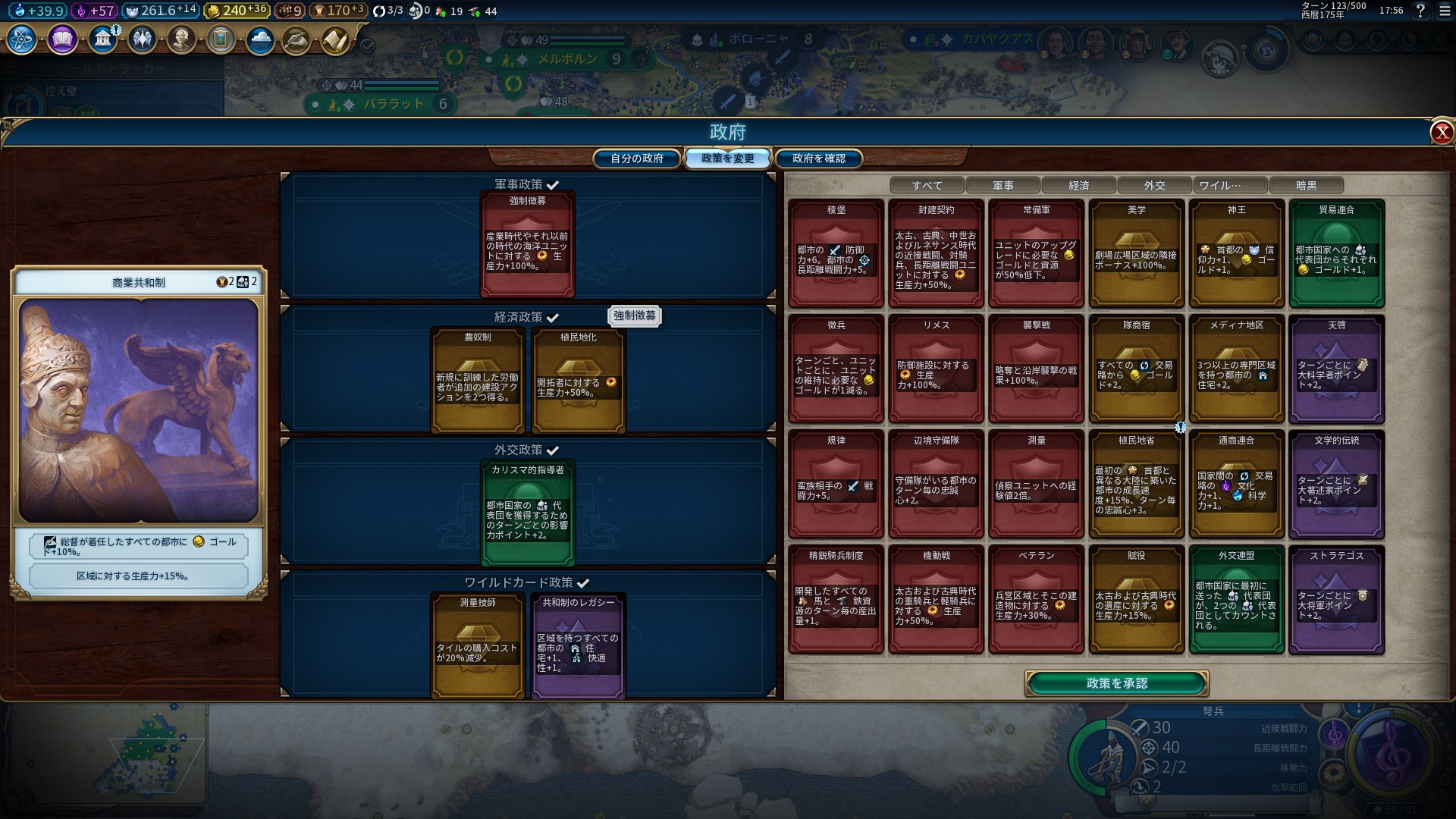The width and height of the screenshot is (1456, 819).
Task: Select the 稜堡 policy card
Action: pyautogui.click(x=836, y=253)
